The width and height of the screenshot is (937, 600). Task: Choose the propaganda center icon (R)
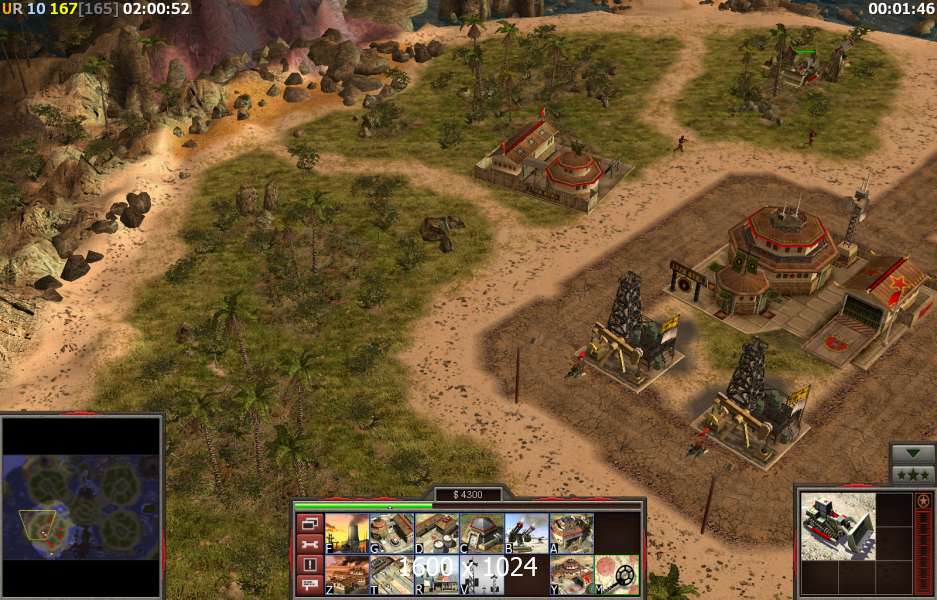(436, 575)
